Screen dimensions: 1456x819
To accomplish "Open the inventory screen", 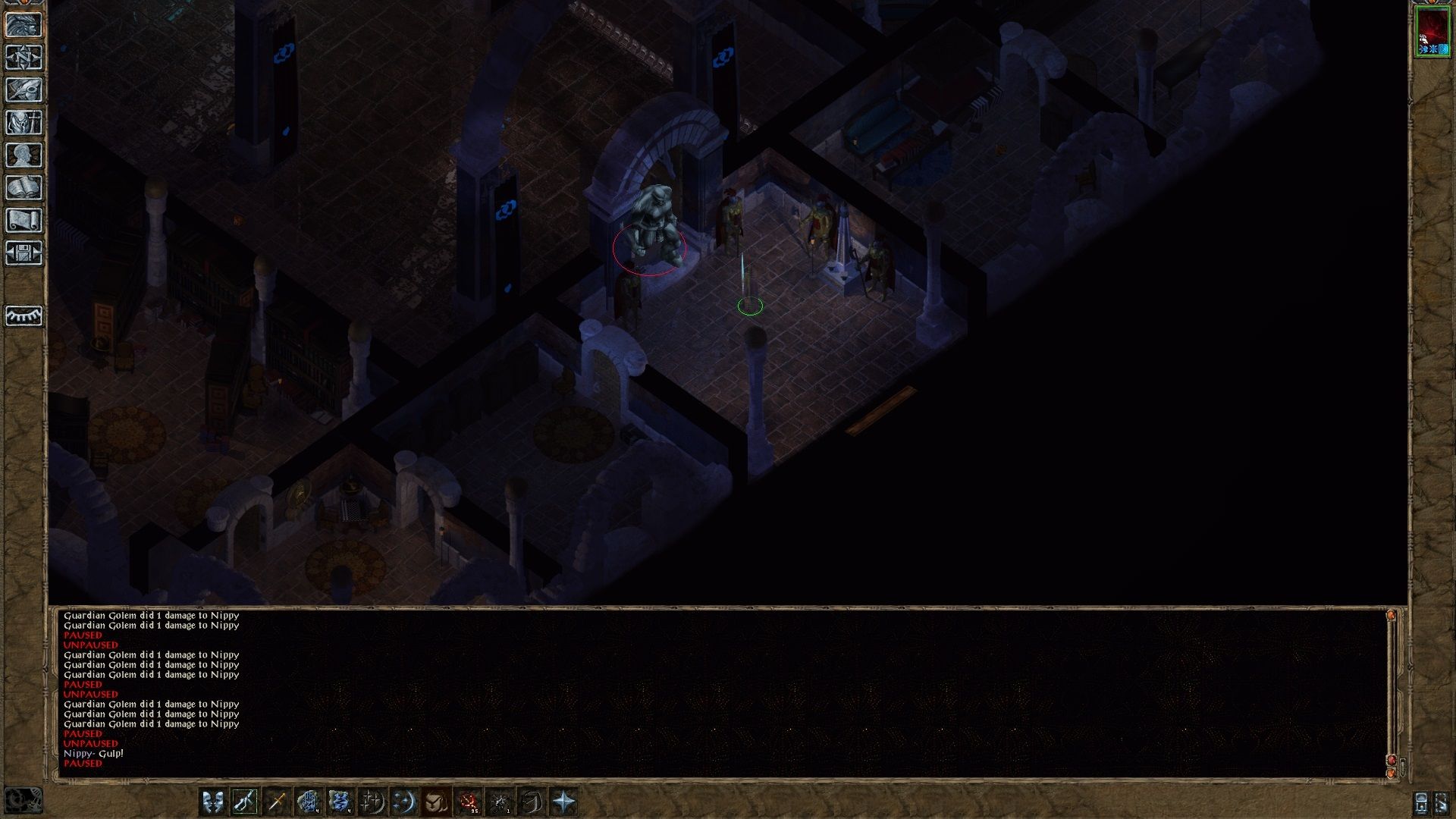I will (x=24, y=123).
